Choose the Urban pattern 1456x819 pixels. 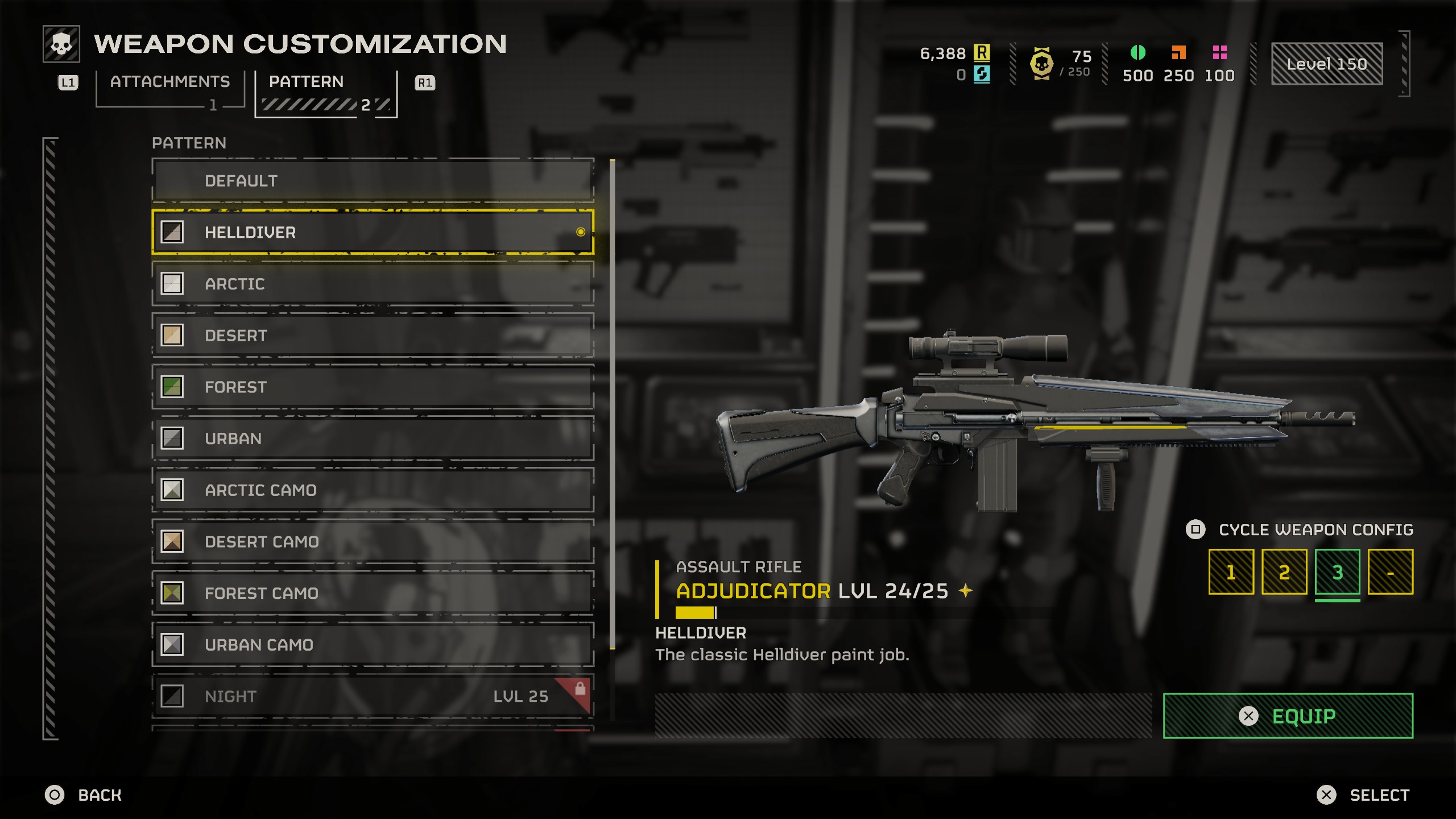click(x=373, y=439)
